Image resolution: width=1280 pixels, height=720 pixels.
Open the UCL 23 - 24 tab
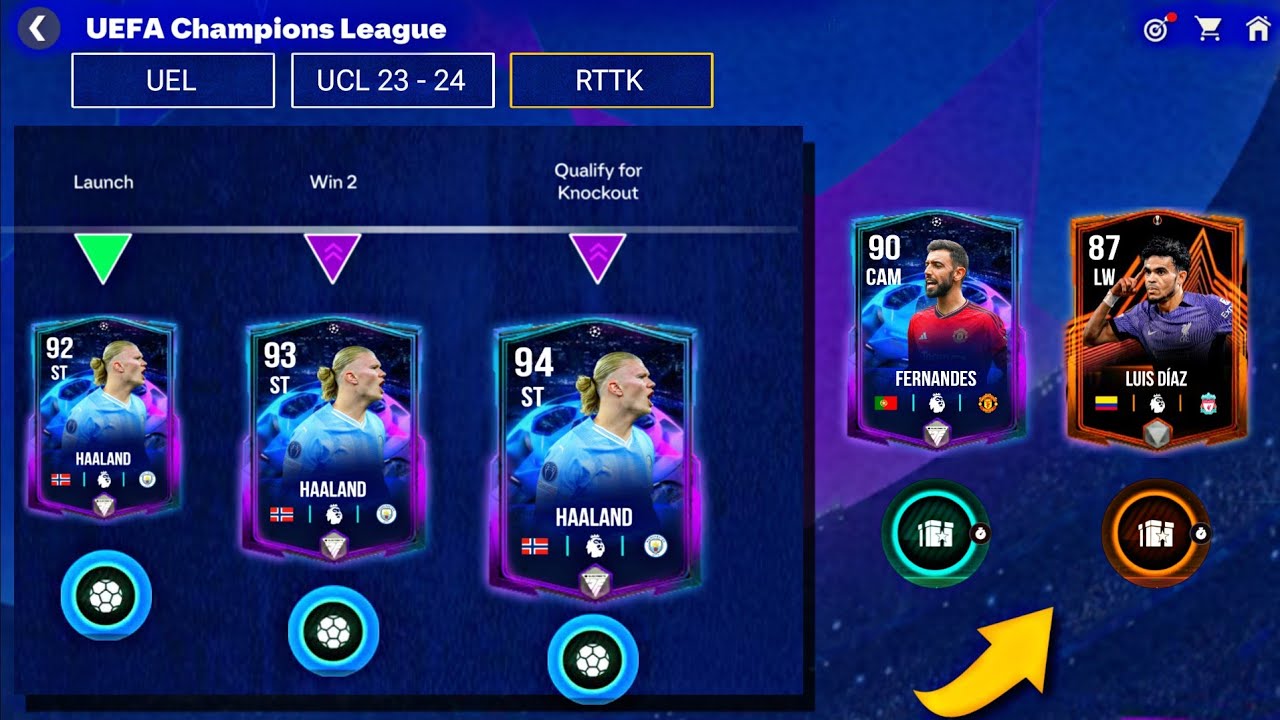coord(392,80)
